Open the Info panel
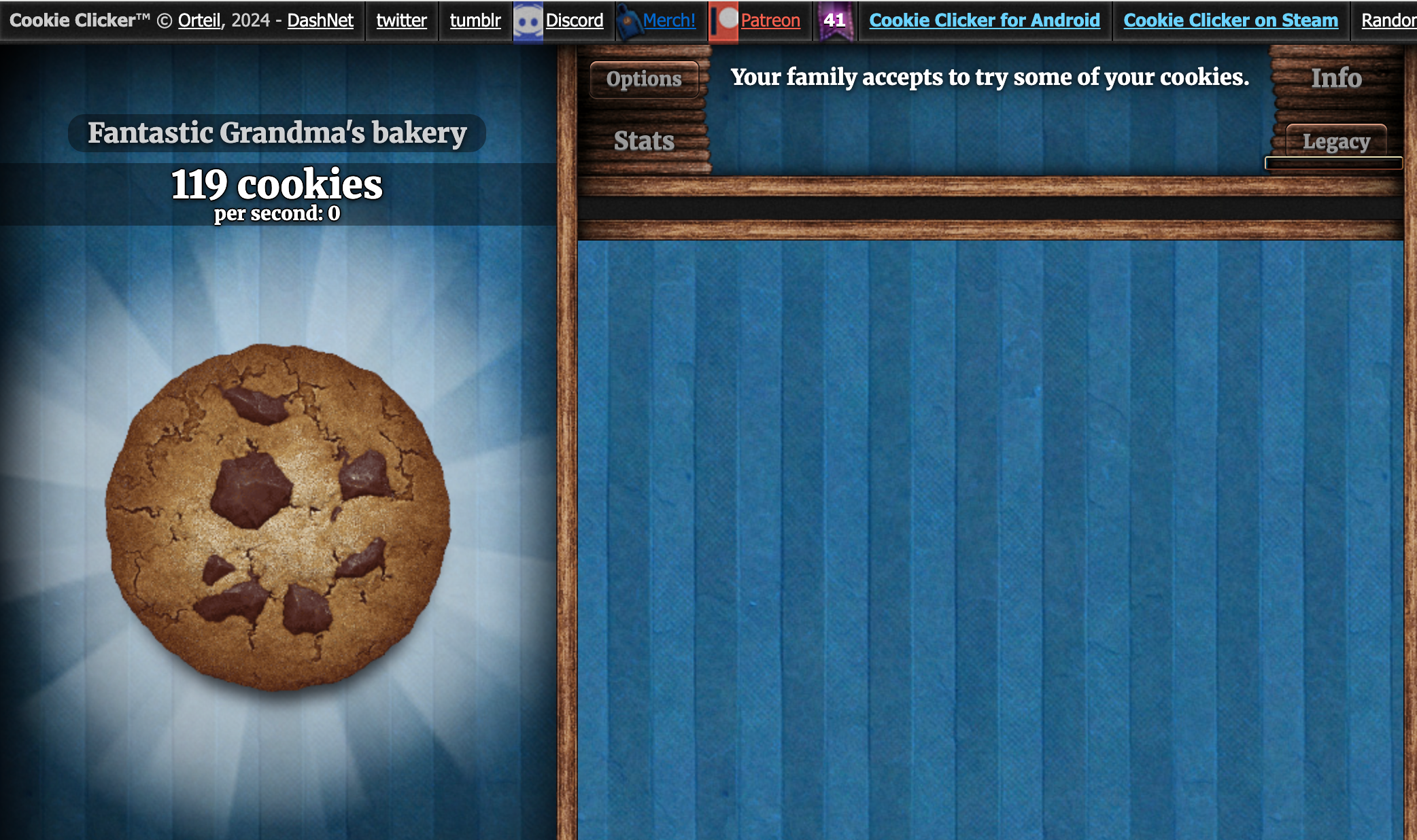This screenshot has height=840, width=1417. pyautogui.click(x=1336, y=78)
